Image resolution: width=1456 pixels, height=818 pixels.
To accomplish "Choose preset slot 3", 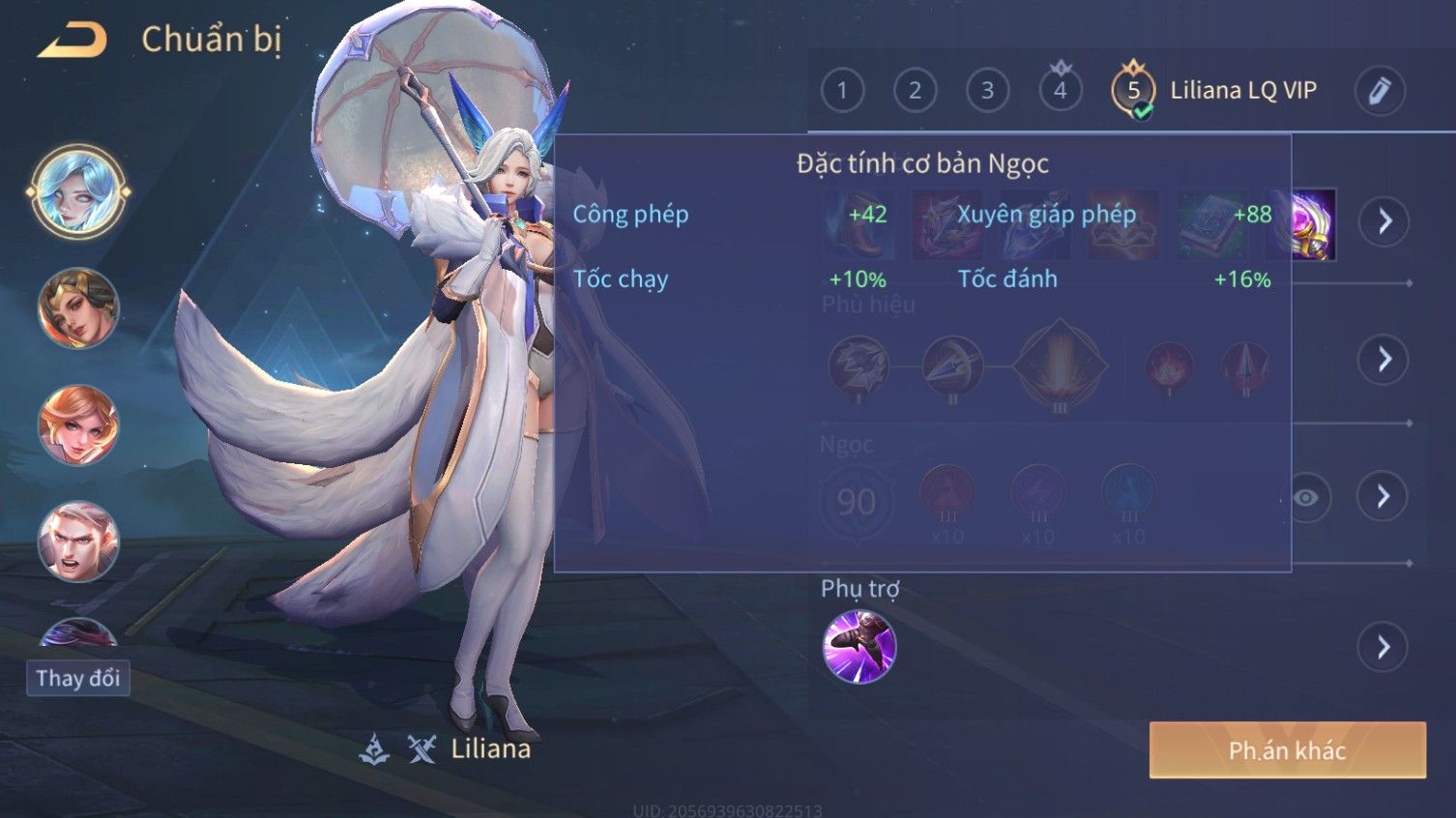I will 987,91.
